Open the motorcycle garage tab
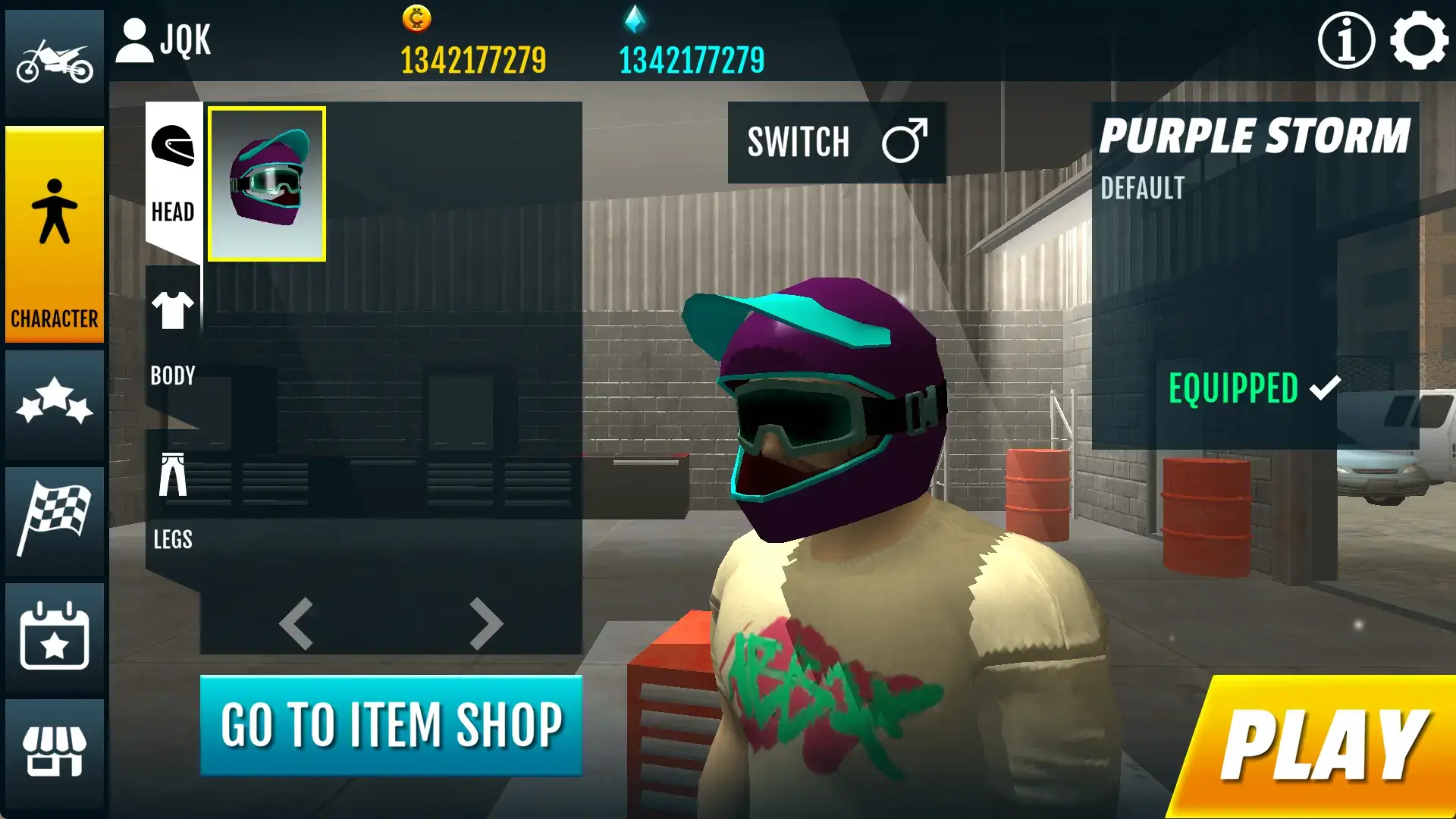The image size is (1456, 819). (x=55, y=62)
